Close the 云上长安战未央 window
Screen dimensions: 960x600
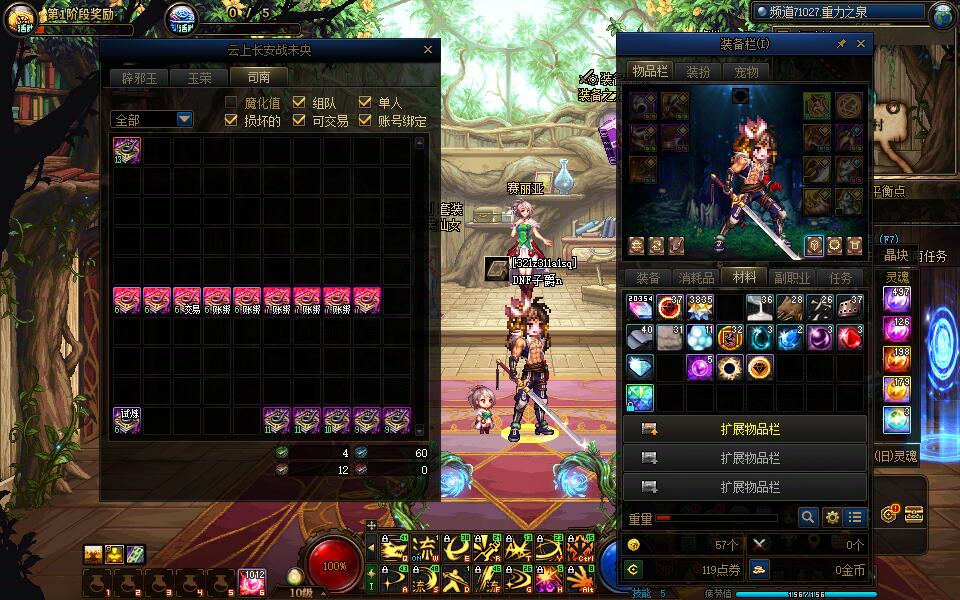coord(428,50)
